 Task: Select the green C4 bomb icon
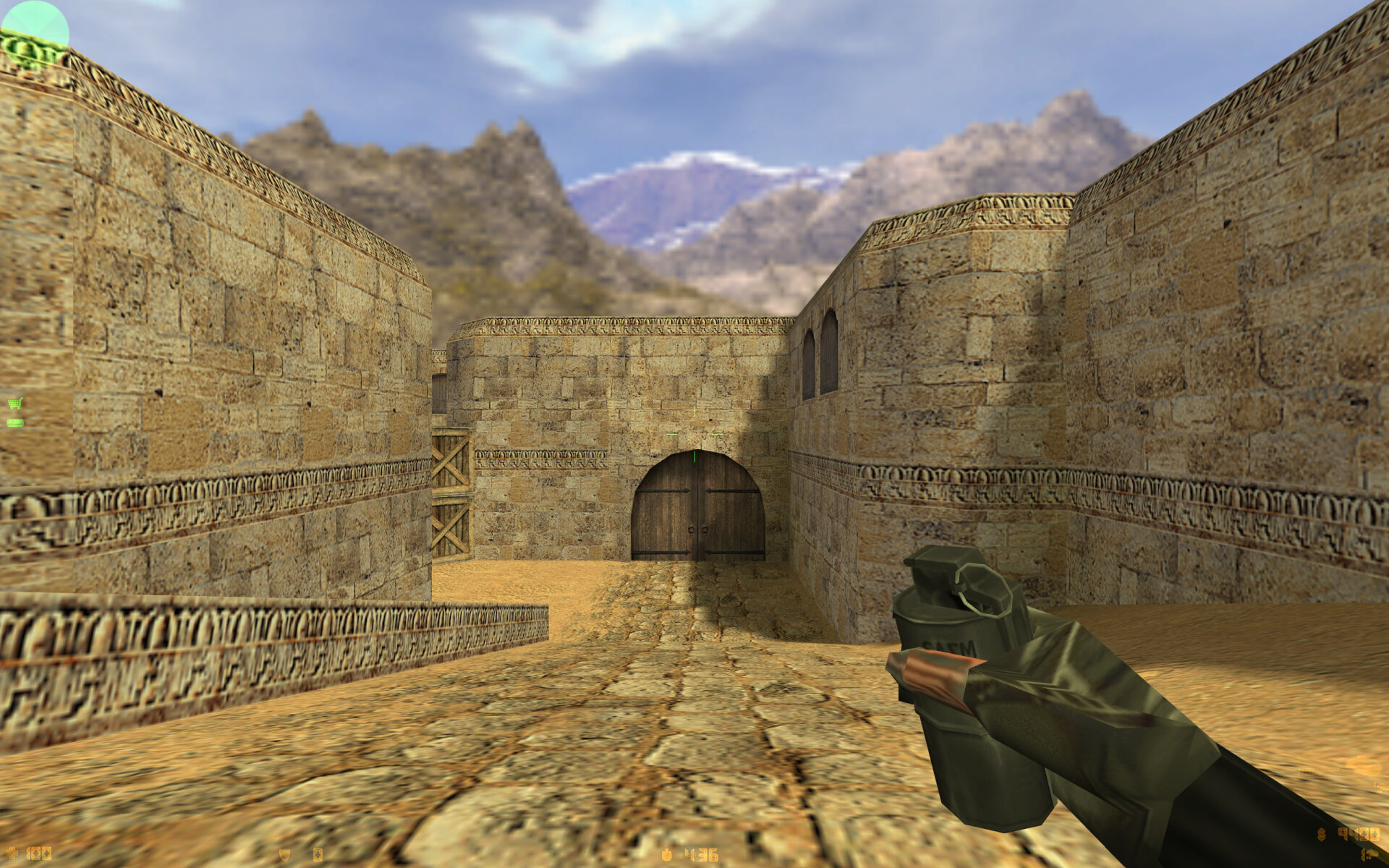[14, 422]
